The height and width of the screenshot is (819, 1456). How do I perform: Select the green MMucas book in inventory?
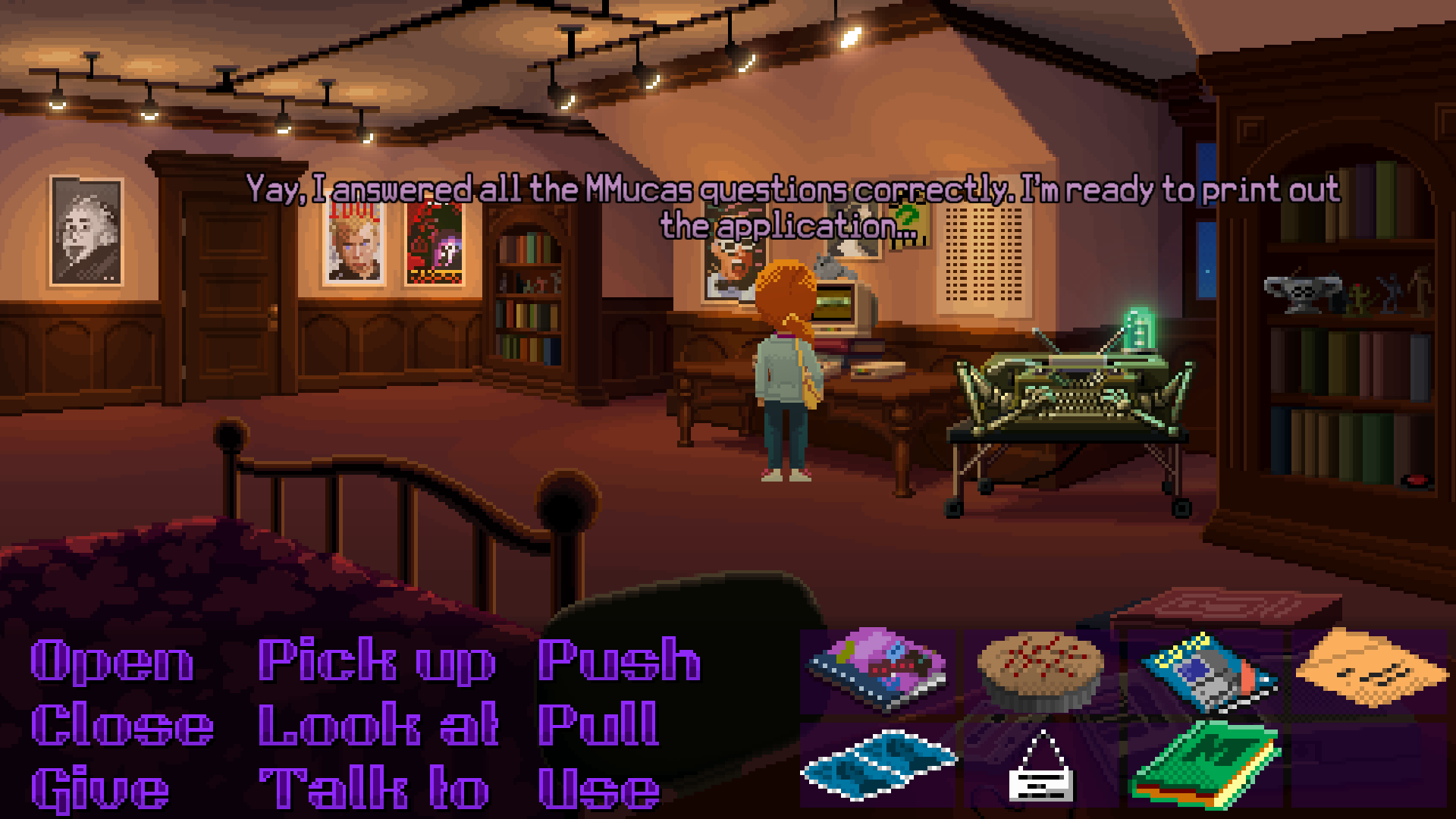[1206, 770]
